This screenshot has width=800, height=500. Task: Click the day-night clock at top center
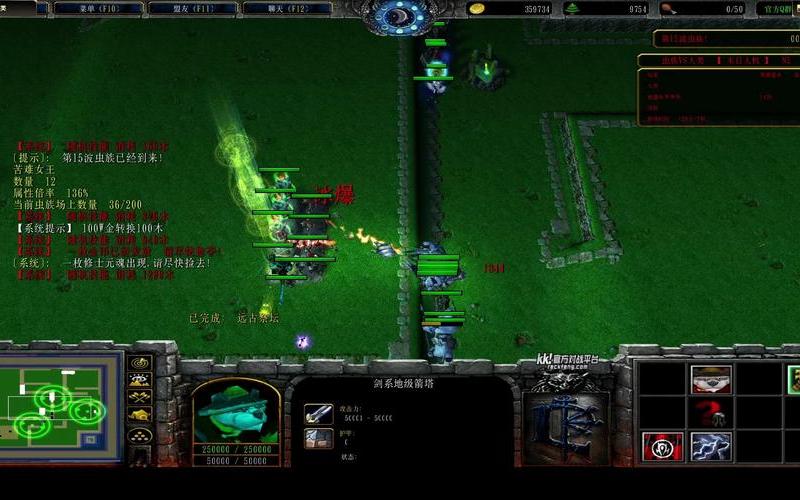click(x=400, y=14)
